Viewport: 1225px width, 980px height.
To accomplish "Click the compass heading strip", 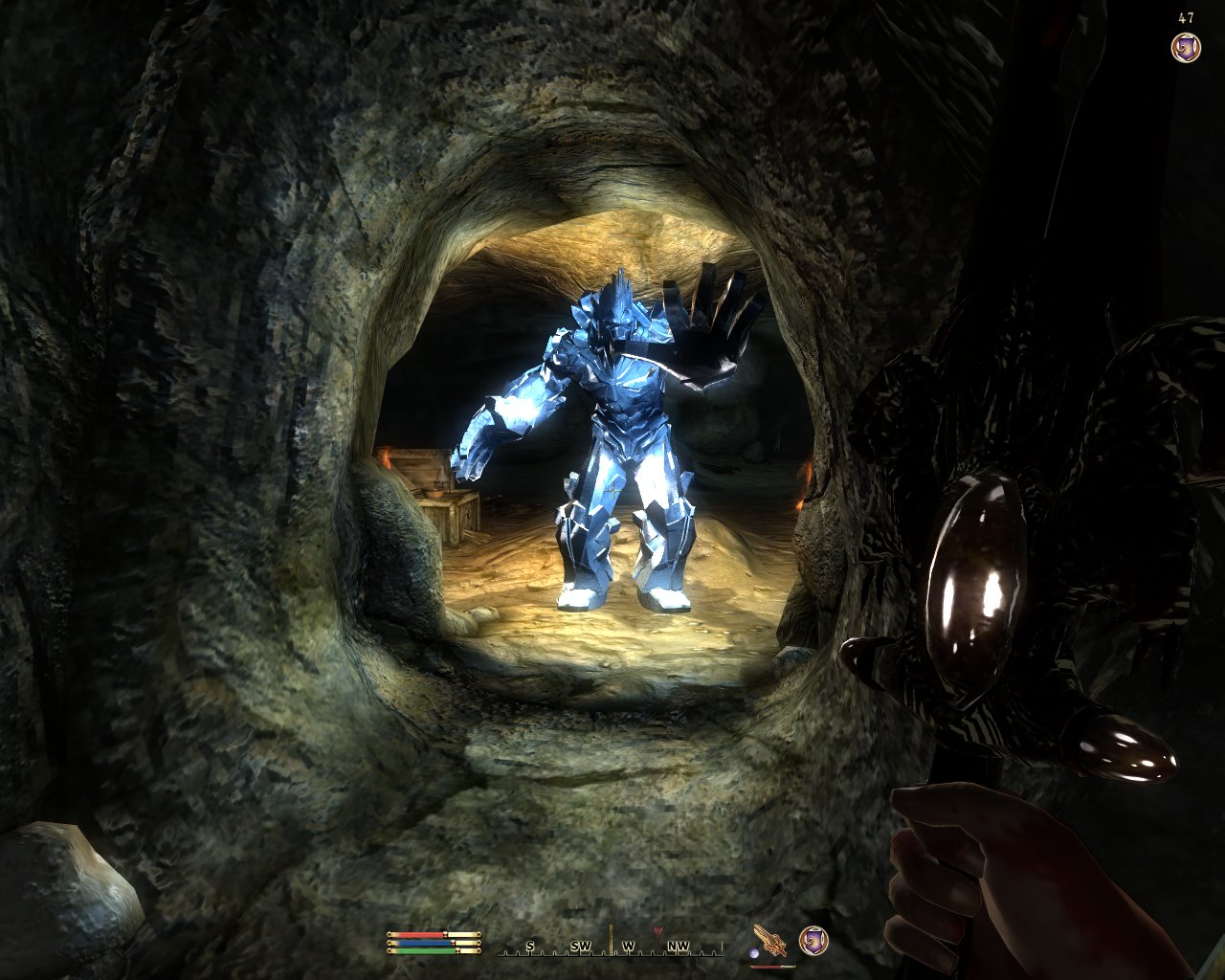I will (x=611, y=947).
